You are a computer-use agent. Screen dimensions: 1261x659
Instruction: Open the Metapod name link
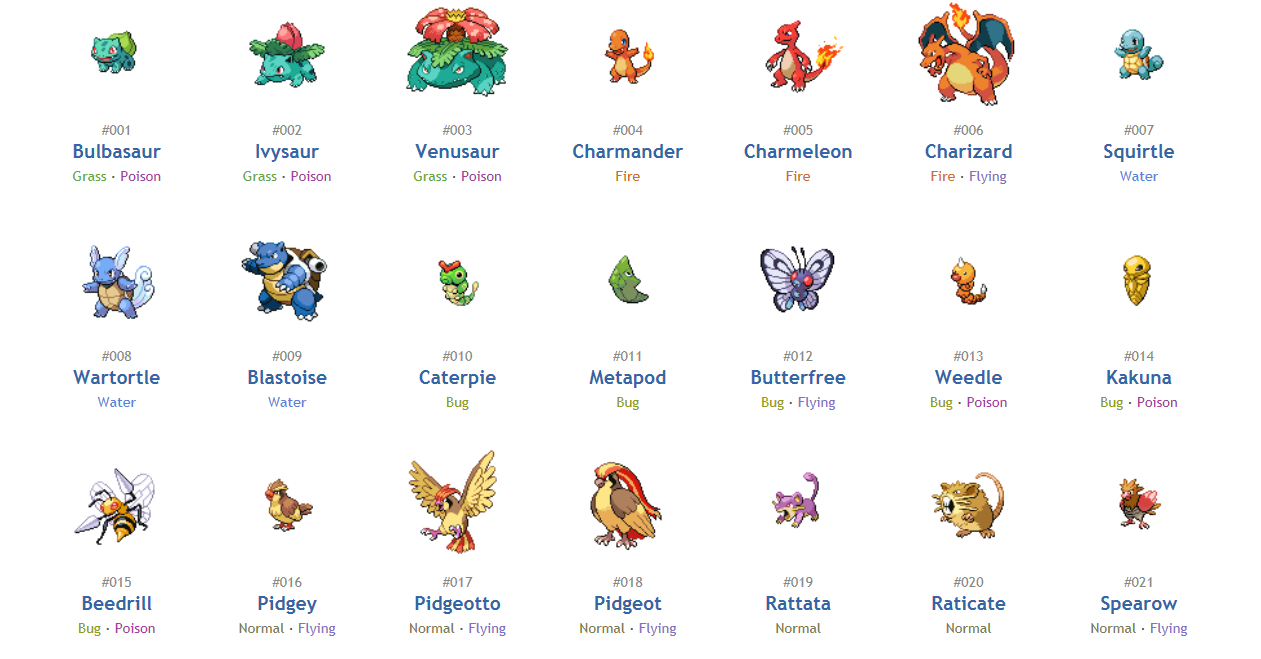(x=627, y=378)
